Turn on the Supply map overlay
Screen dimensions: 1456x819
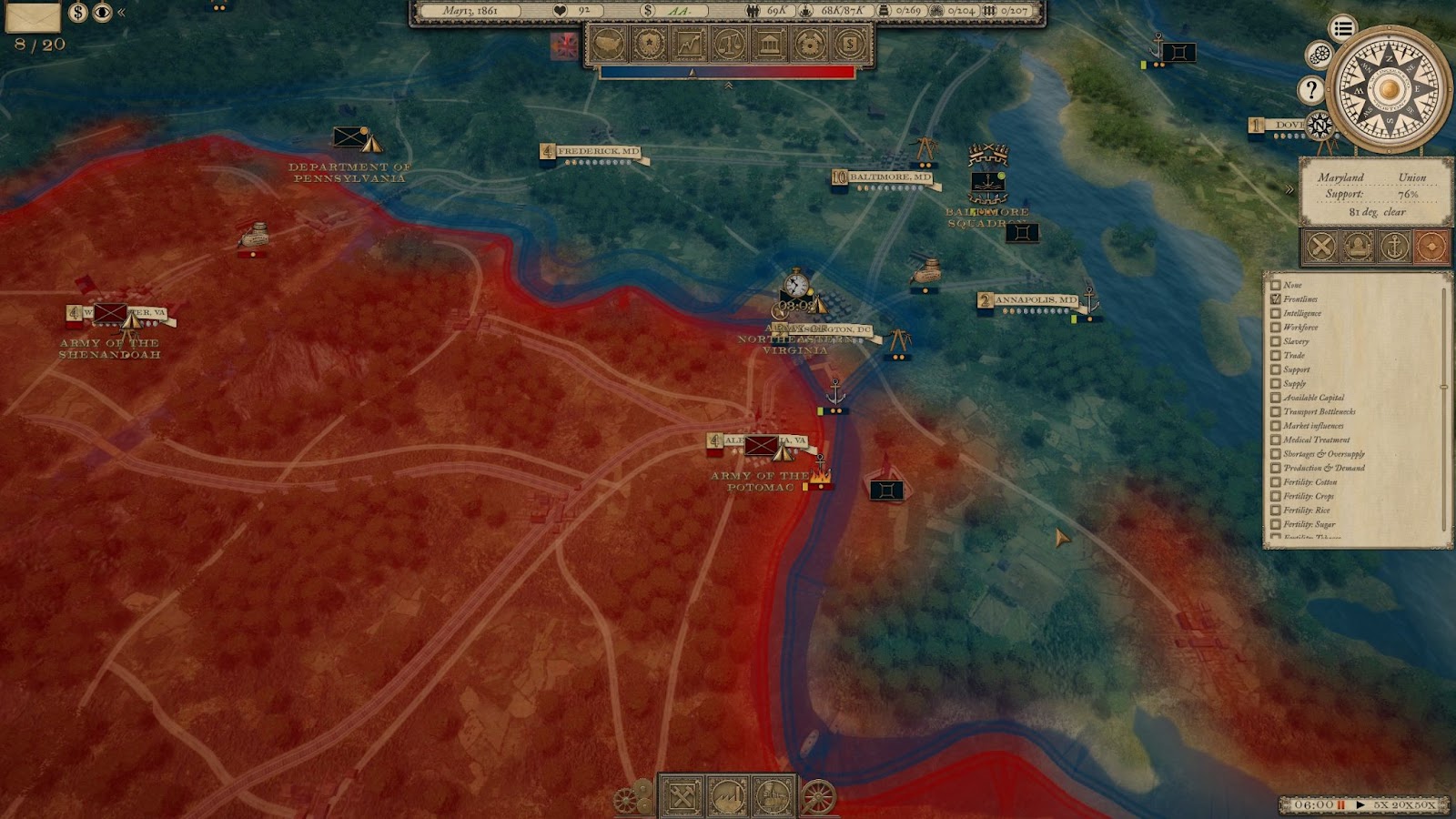pyautogui.click(x=1276, y=383)
